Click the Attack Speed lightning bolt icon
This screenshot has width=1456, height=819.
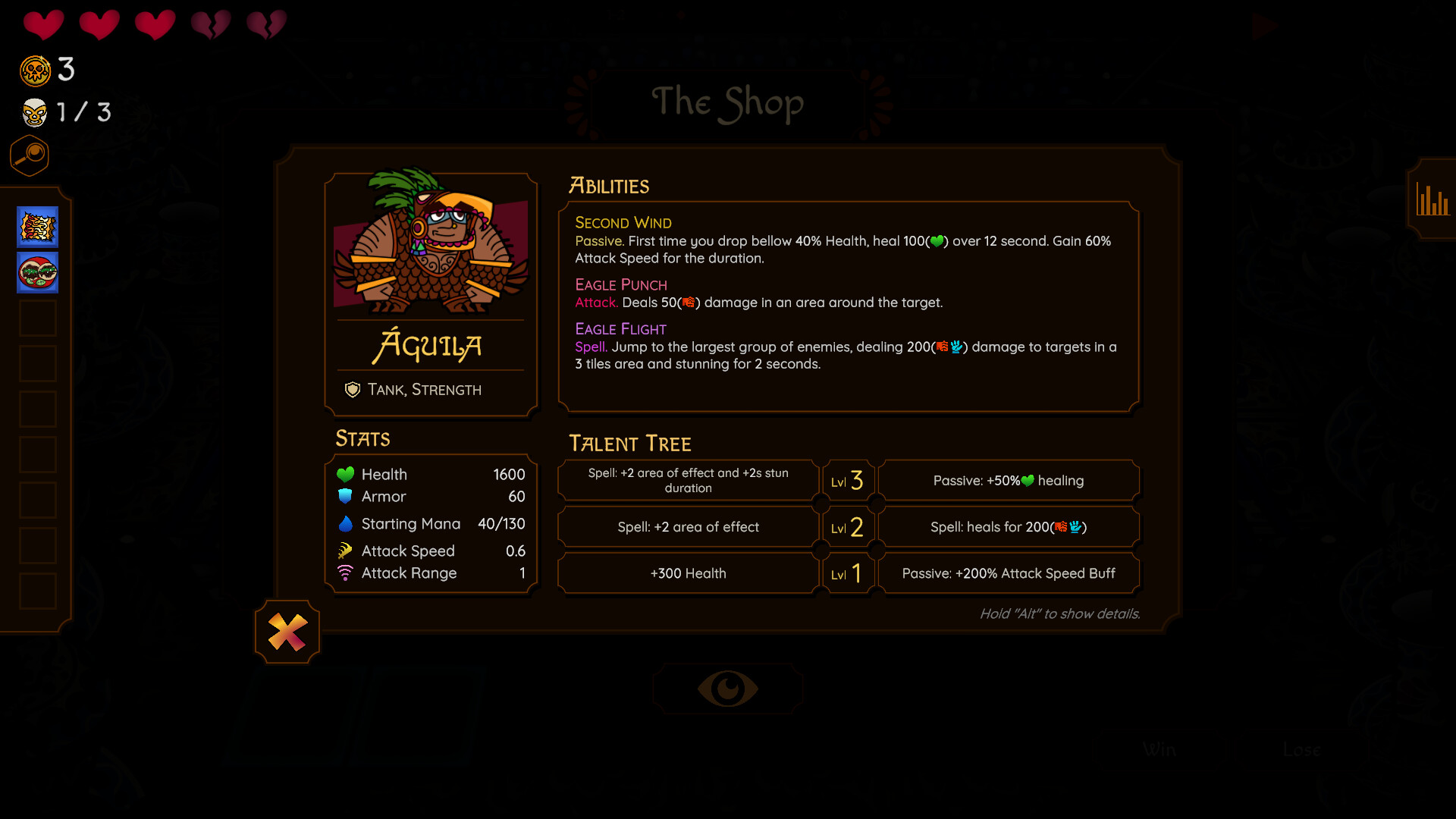coord(346,551)
